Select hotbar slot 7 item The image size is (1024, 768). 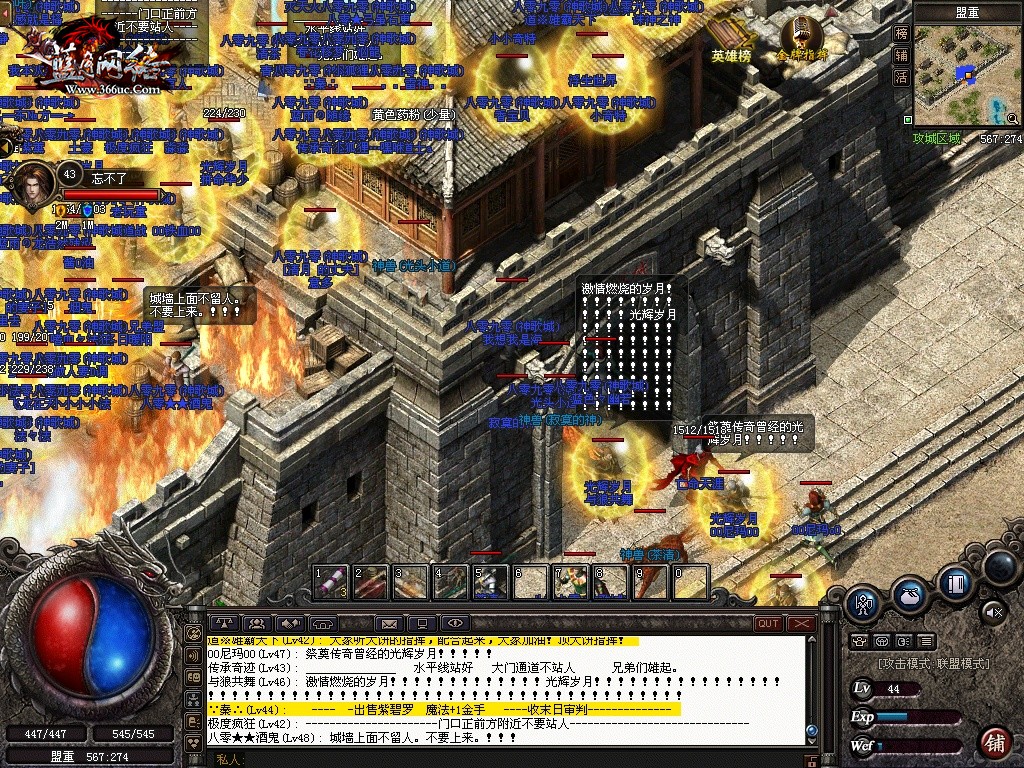570,582
